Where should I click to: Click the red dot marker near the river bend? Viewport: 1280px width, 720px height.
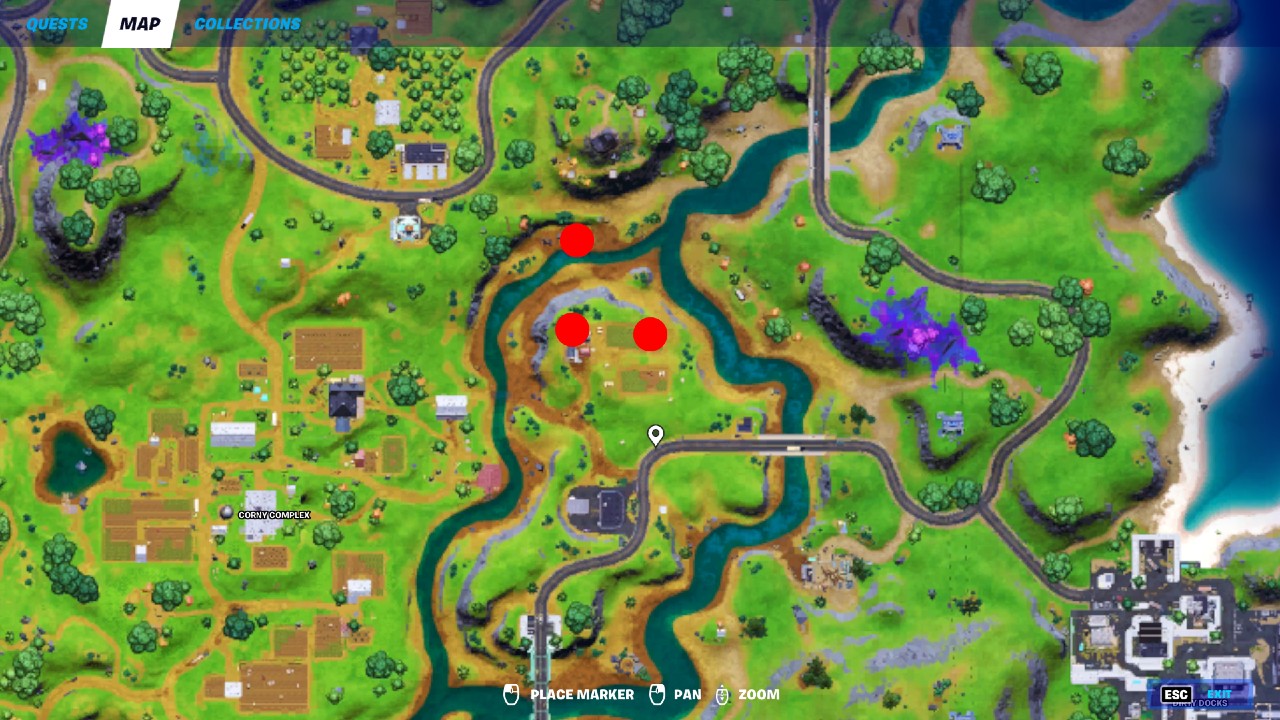[577, 239]
